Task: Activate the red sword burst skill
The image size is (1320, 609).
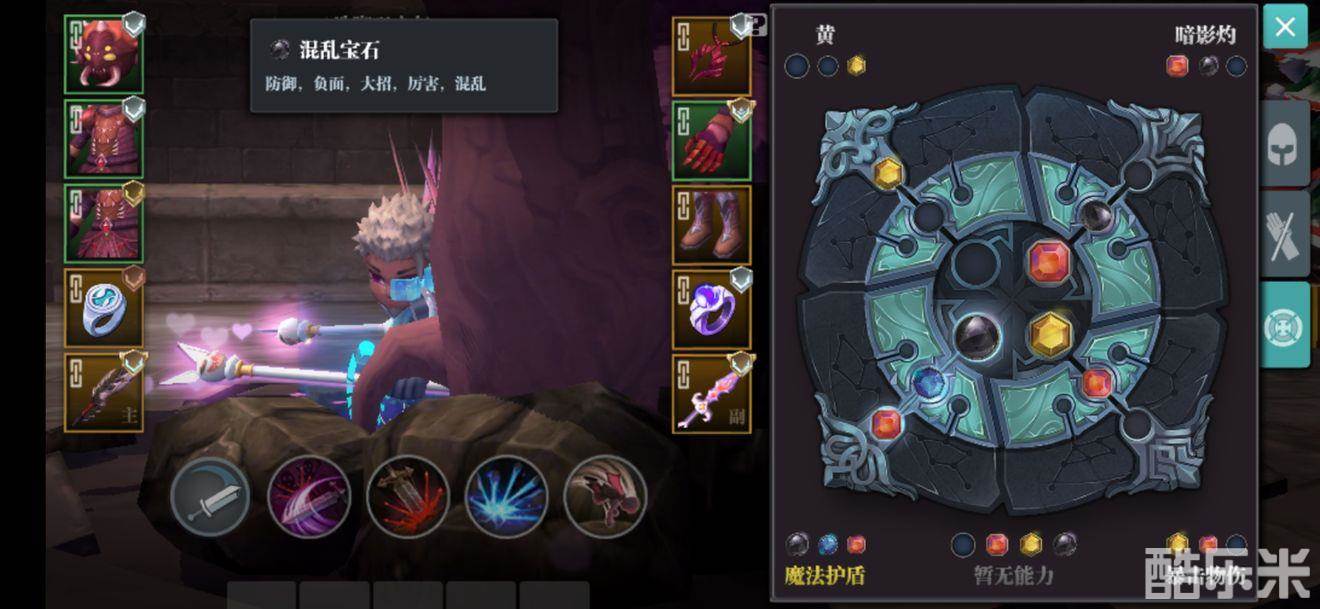Action: click(x=407, y=497)
